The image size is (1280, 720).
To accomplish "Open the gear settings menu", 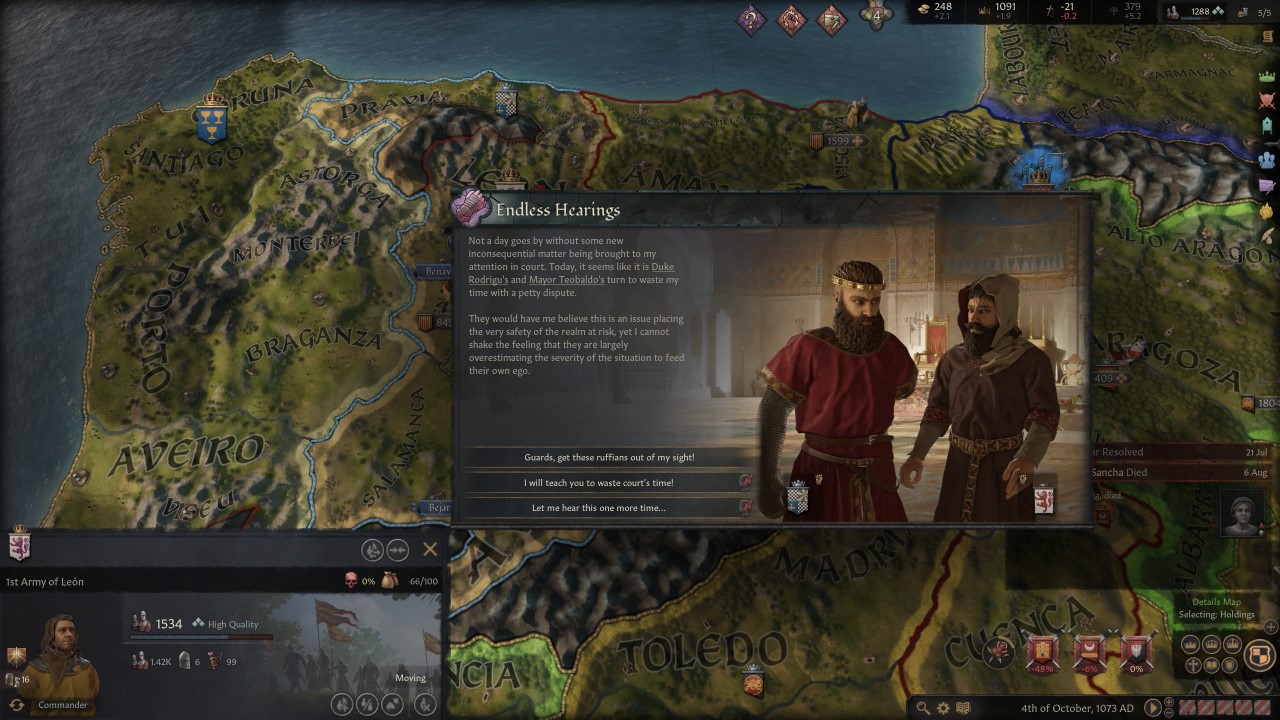I will point(943,708).
